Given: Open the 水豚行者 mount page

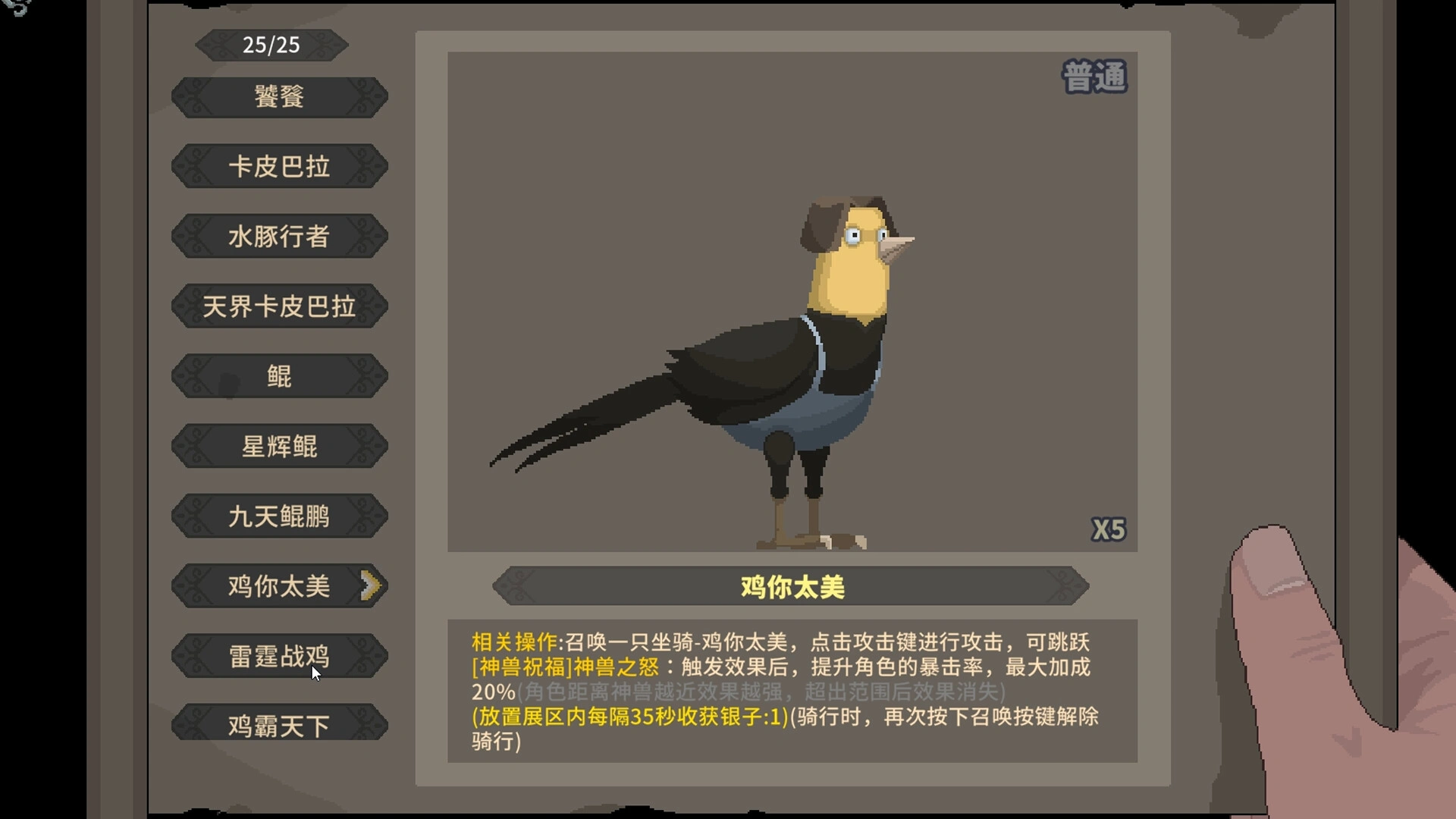Looking at the screenshot, I should [278, 237].
